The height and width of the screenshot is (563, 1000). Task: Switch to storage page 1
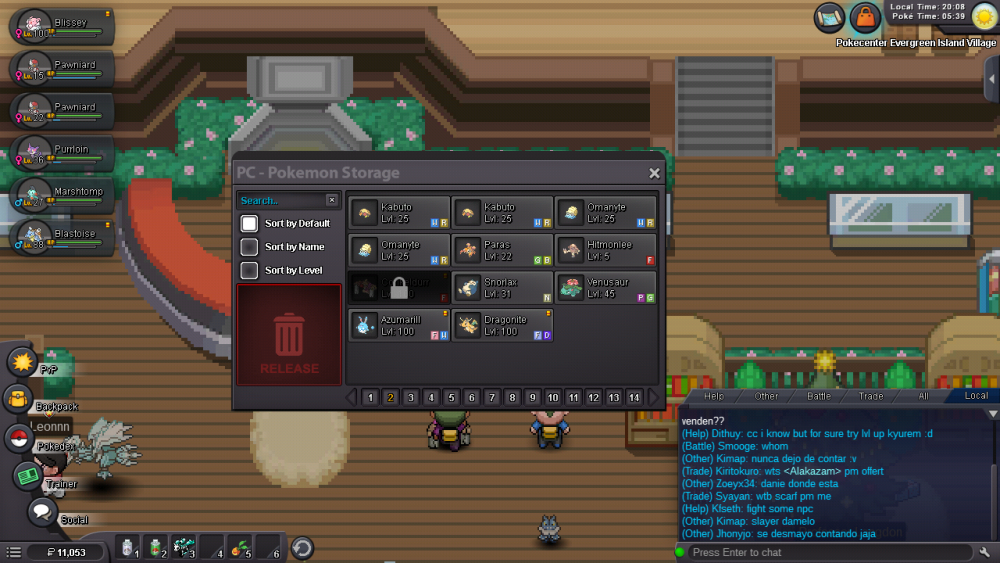pos(370,398)
